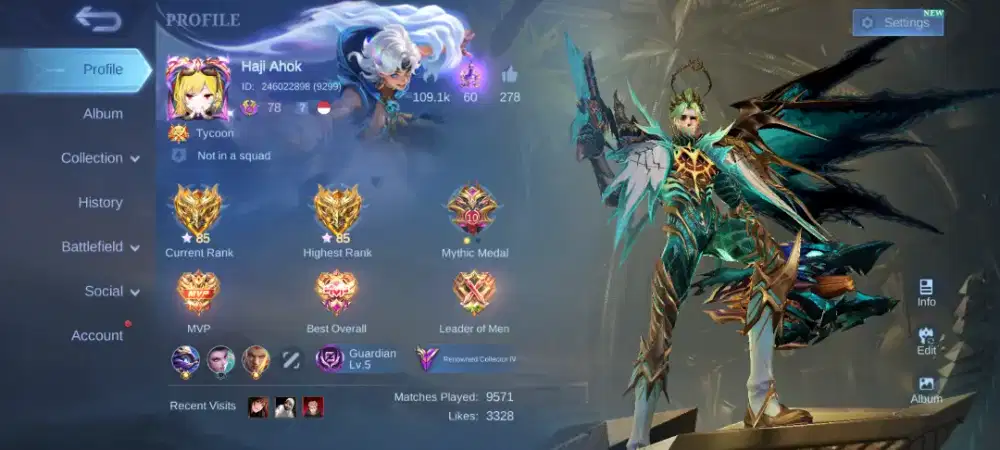This screenshot has height=450, width=1000.
Task: Expand the Collection section
Action: [x=100, y=158]
